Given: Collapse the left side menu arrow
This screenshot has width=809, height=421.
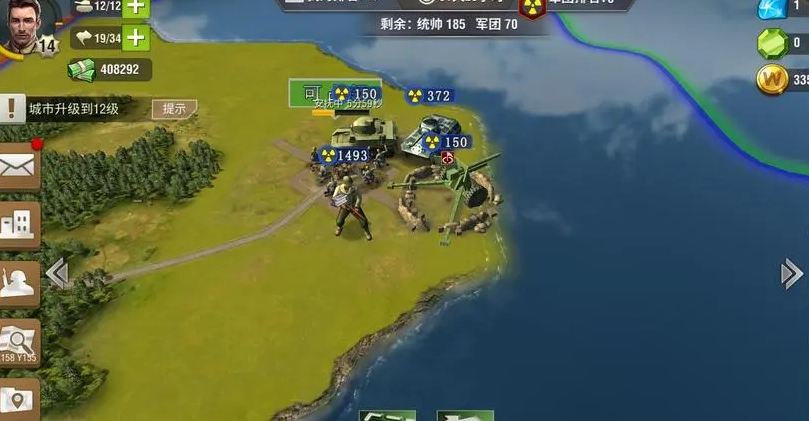Looking at the screenshot, I should 57,273.
